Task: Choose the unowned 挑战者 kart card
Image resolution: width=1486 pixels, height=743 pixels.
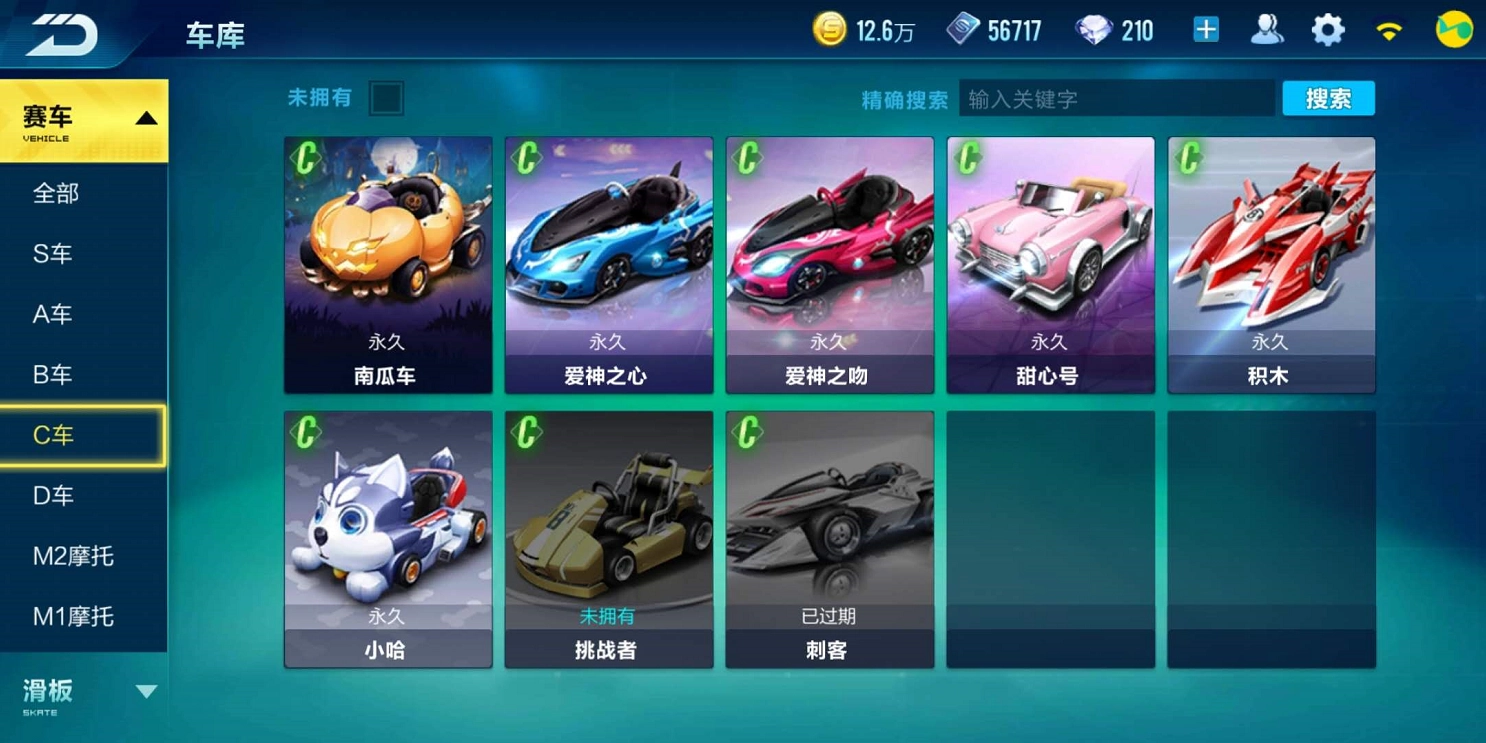Action: coord(609,539)
